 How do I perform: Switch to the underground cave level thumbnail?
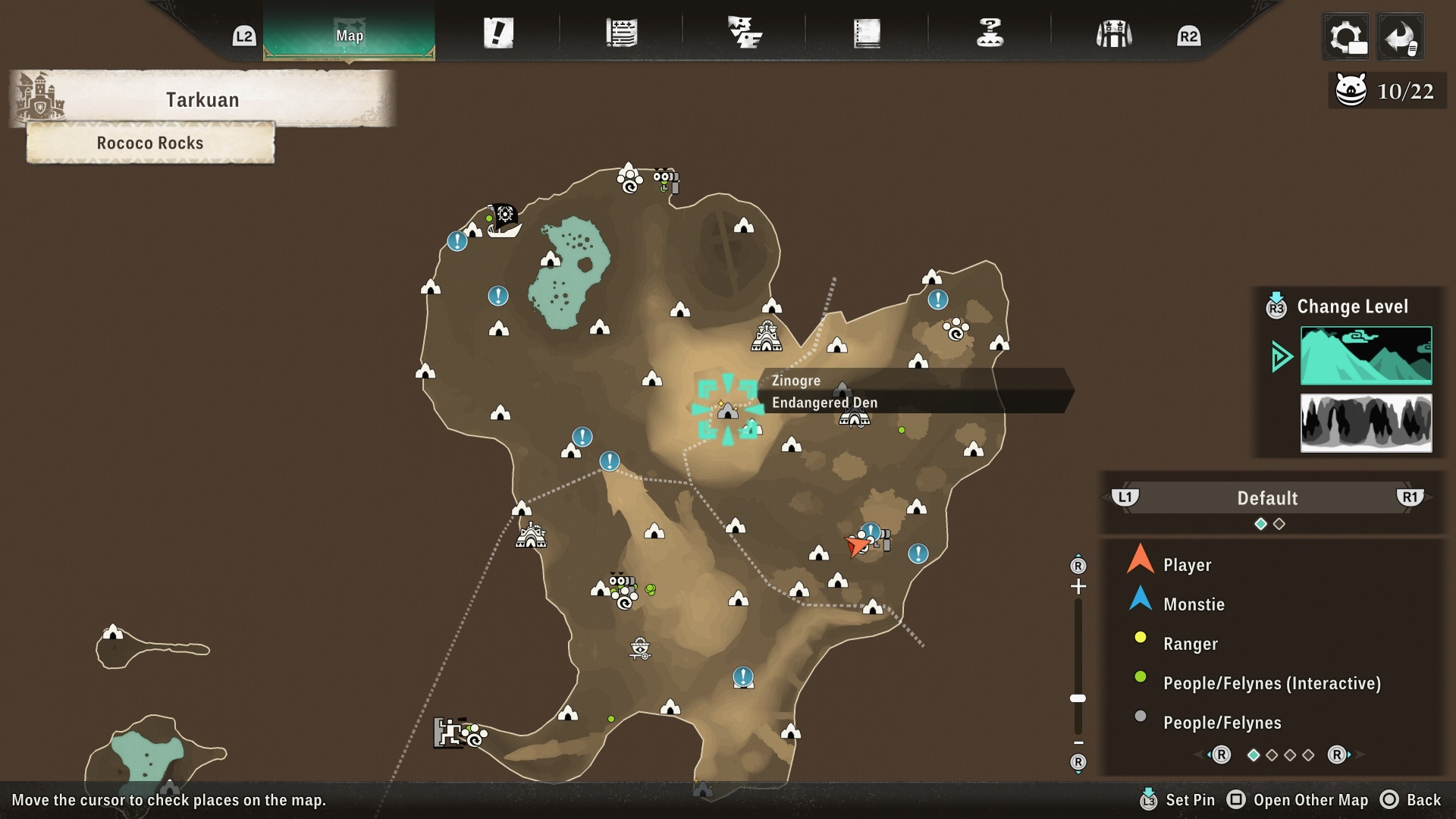point(1365,423)
